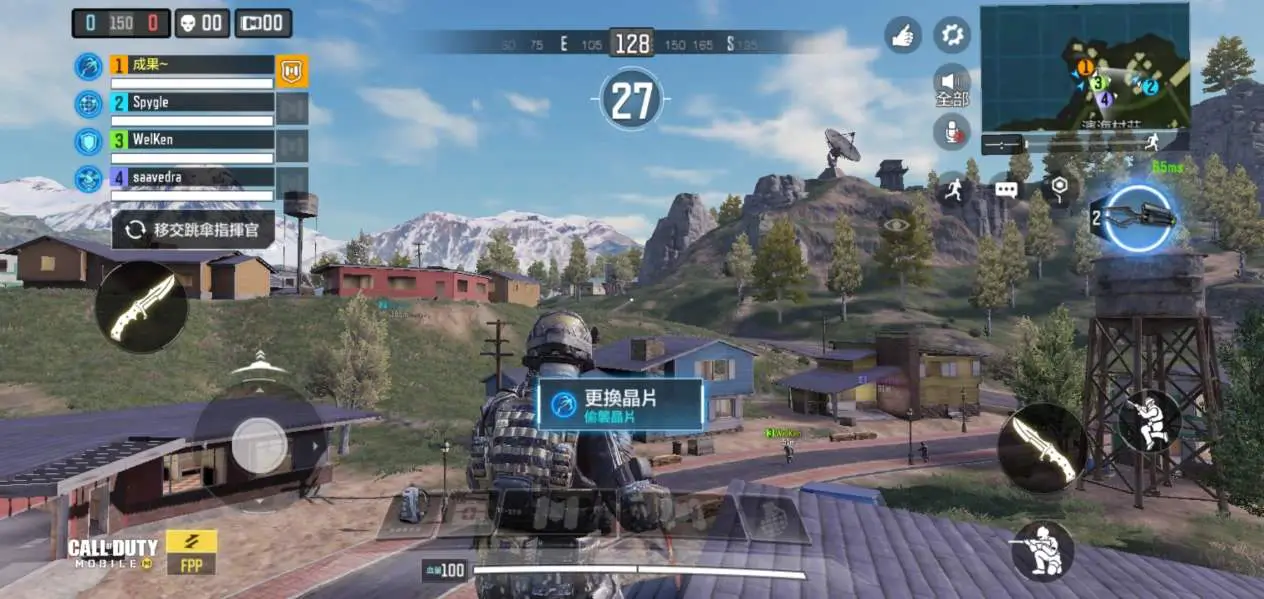Attack with the right knife button
The width and height of the screenshot is (1264, 599).
tap(1042, 447)
